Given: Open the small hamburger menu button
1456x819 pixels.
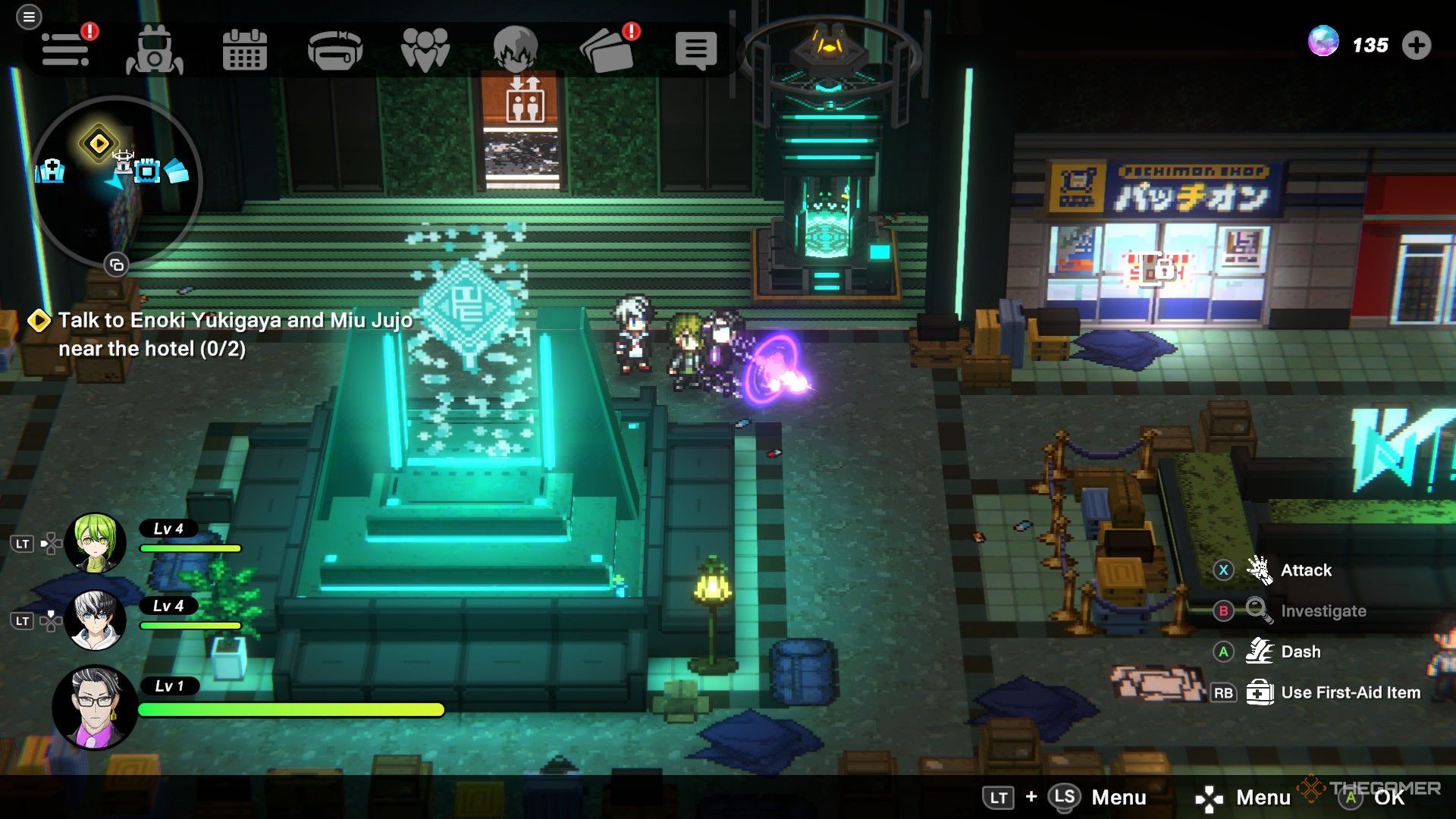Looking at the screenshot, I should coord(29,17).
